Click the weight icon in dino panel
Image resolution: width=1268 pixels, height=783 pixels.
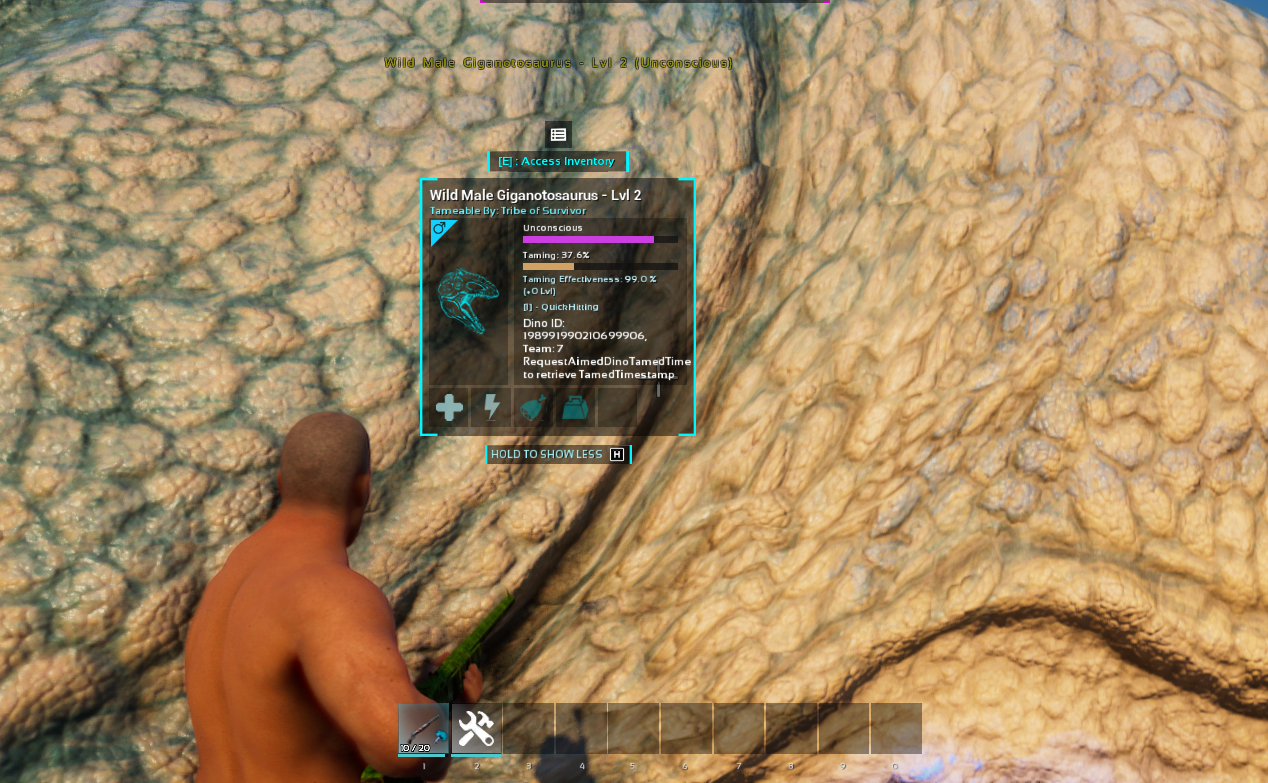(575, 407)
